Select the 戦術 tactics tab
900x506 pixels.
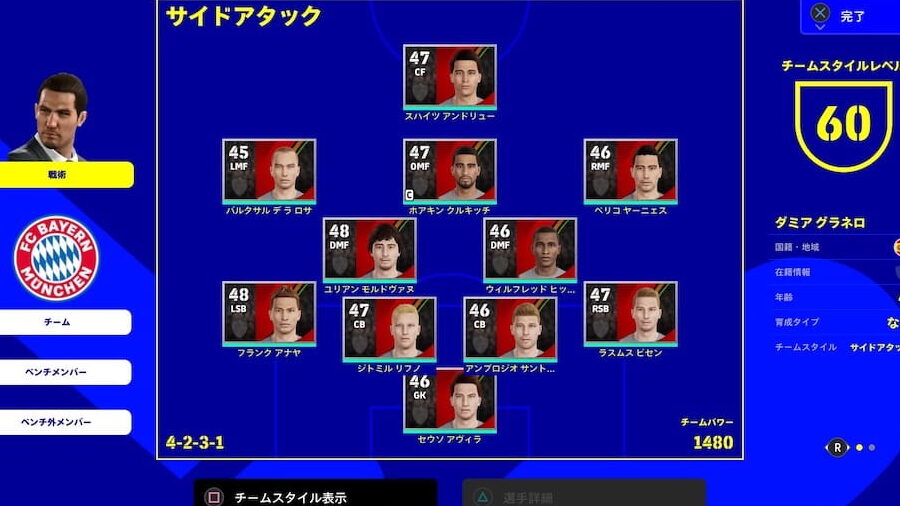(66, 175)
